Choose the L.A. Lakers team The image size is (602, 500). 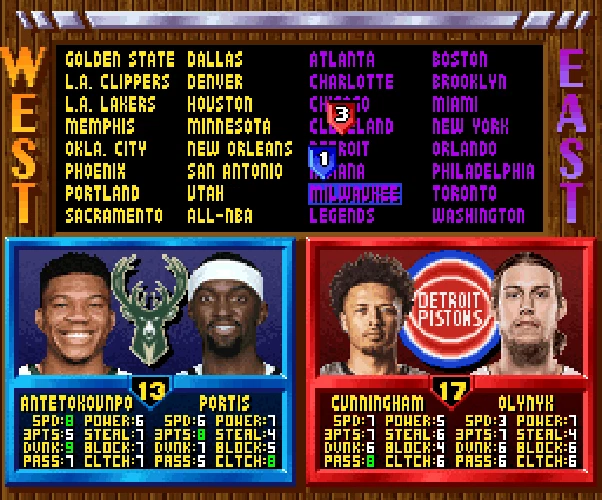[111, 104]
